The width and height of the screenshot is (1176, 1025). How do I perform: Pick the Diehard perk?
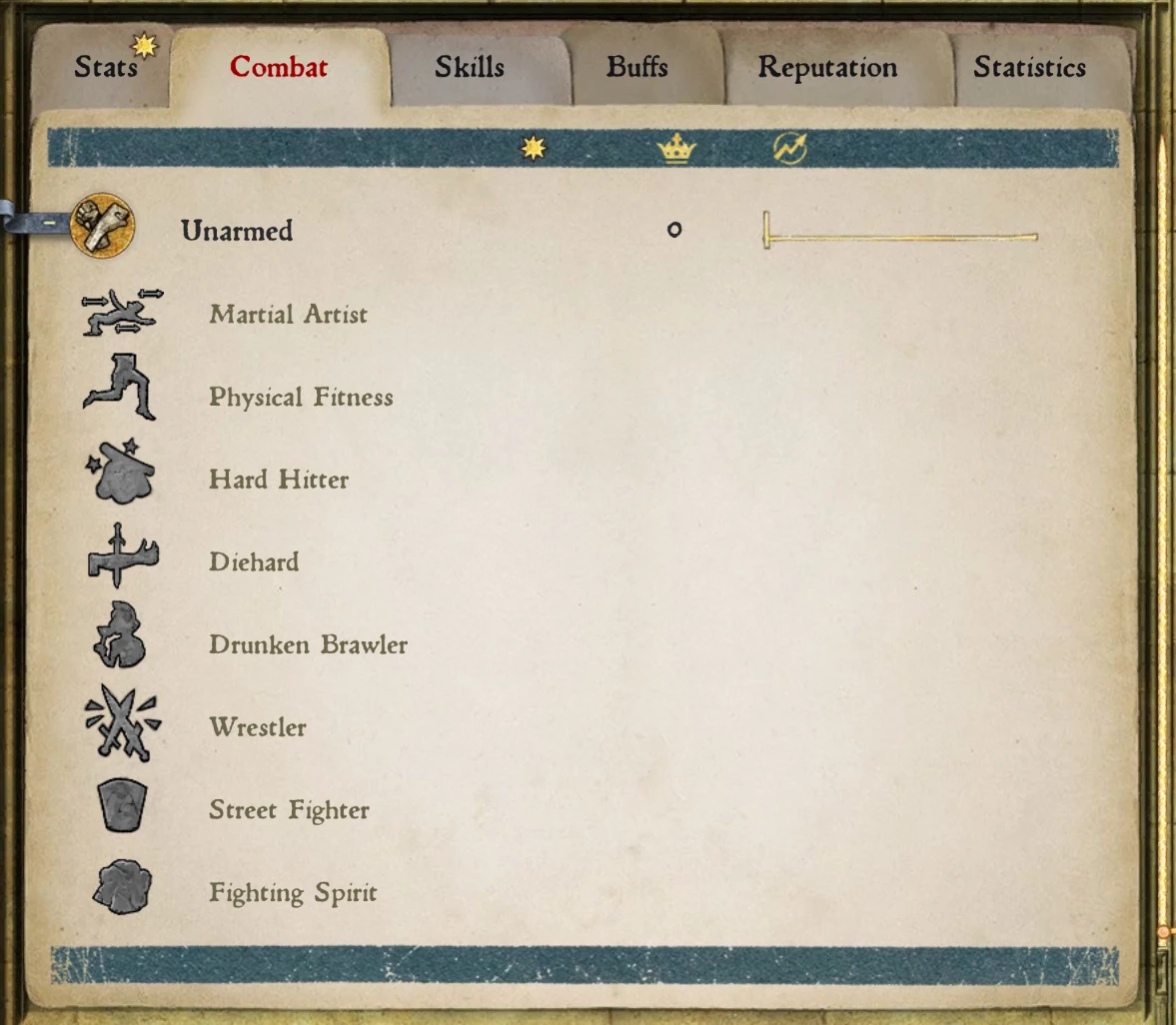254,562
